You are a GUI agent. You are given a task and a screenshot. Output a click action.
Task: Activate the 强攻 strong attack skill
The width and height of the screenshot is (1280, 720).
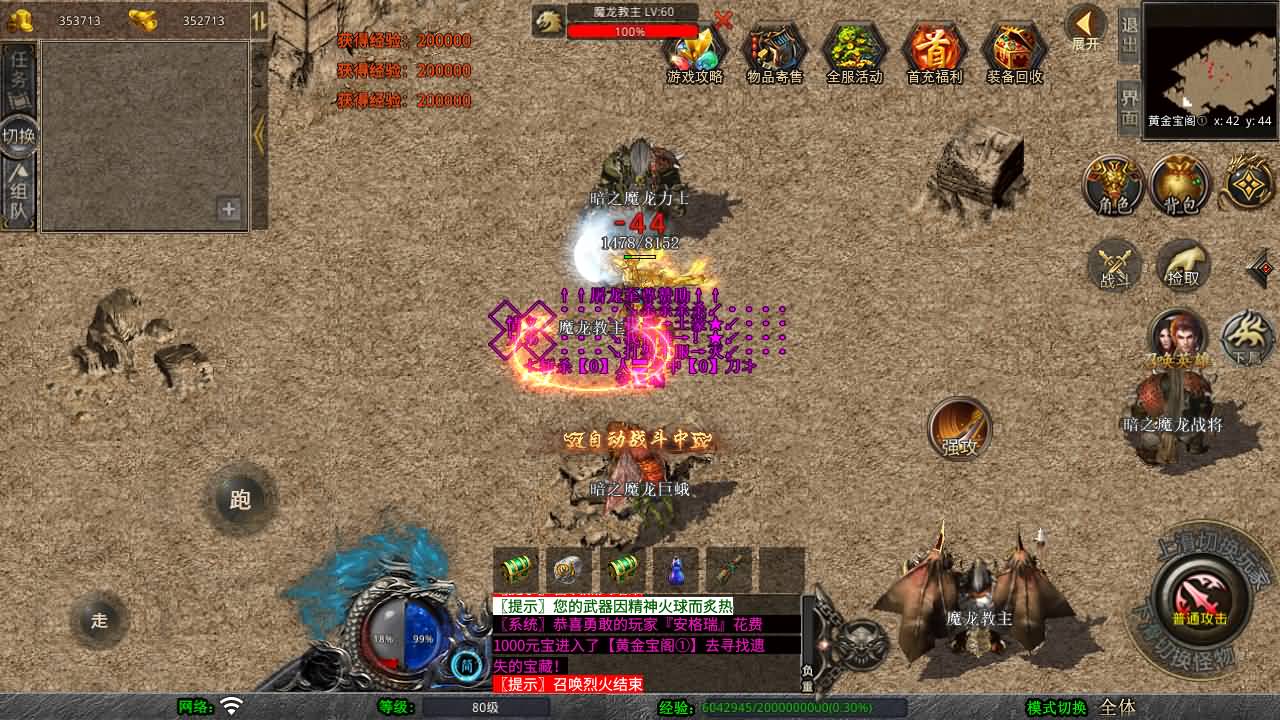coord(960,429)
